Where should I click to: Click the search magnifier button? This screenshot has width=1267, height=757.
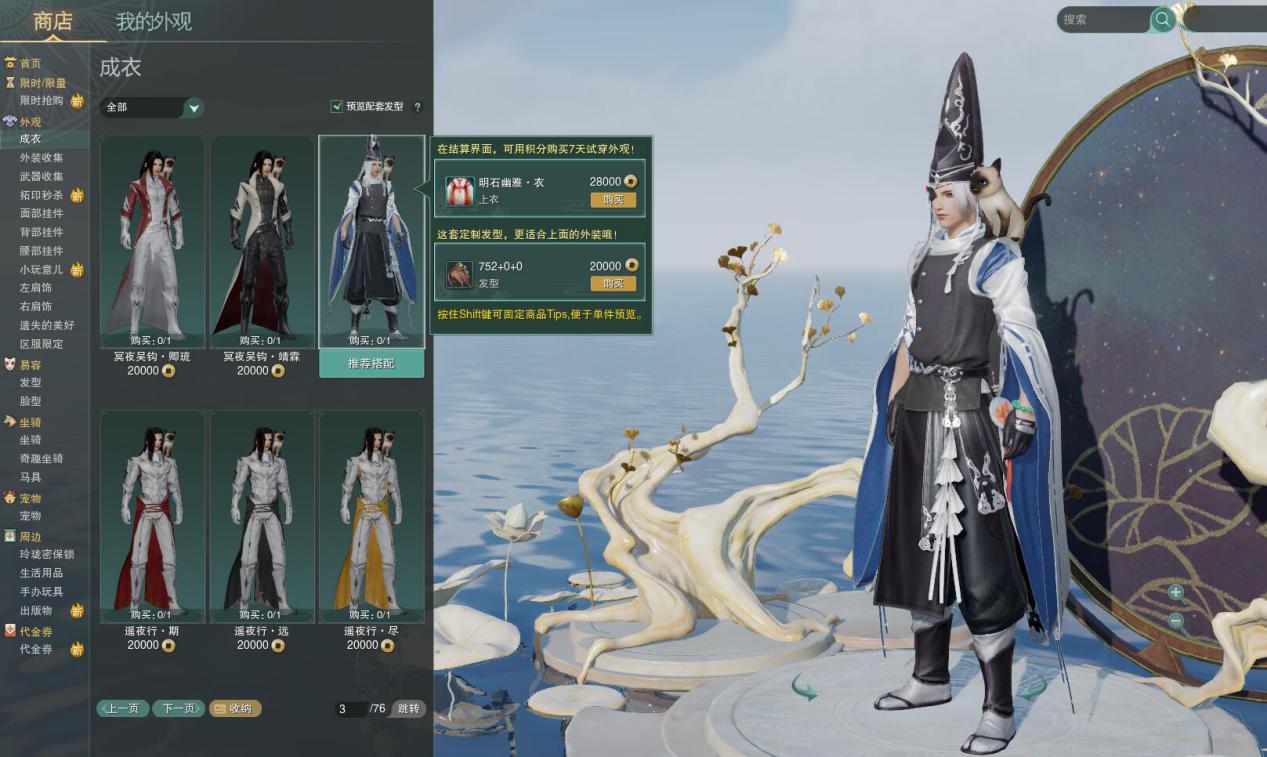[x=1162, y=19]
